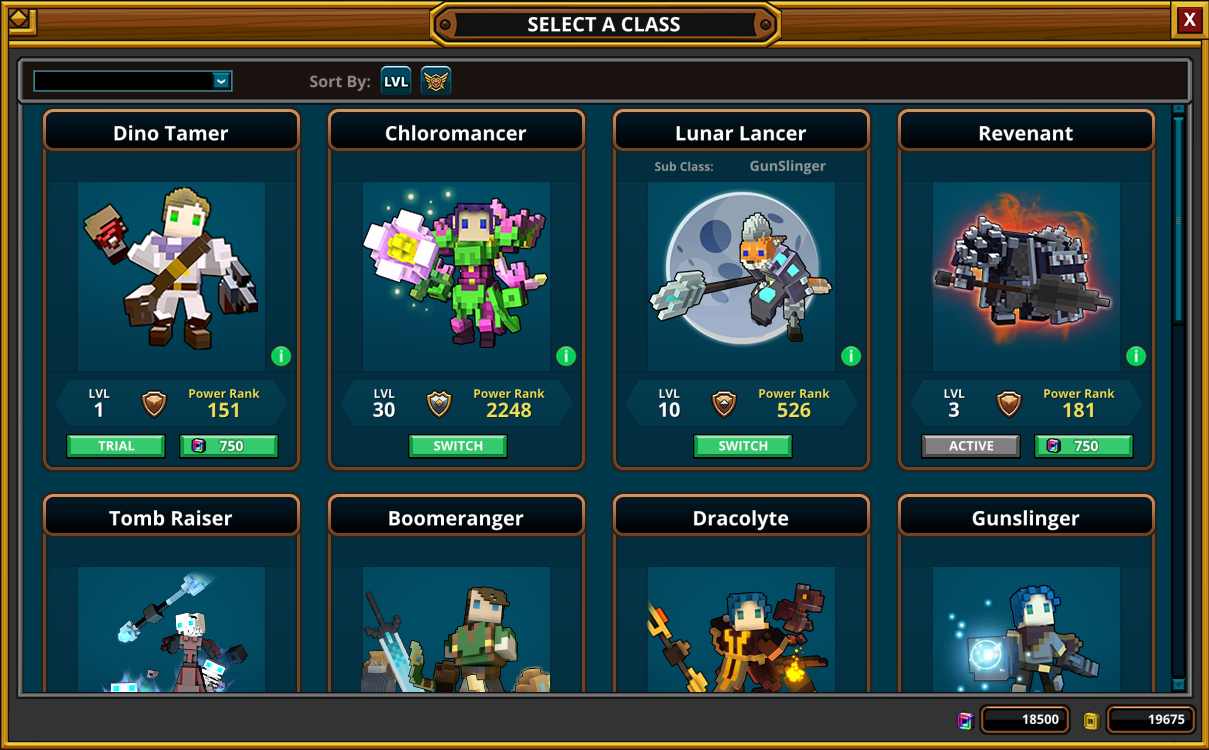Viewport: 1209px width, 750px height.
Task: Click the Revenant Active button
Action: pos(971,446)
